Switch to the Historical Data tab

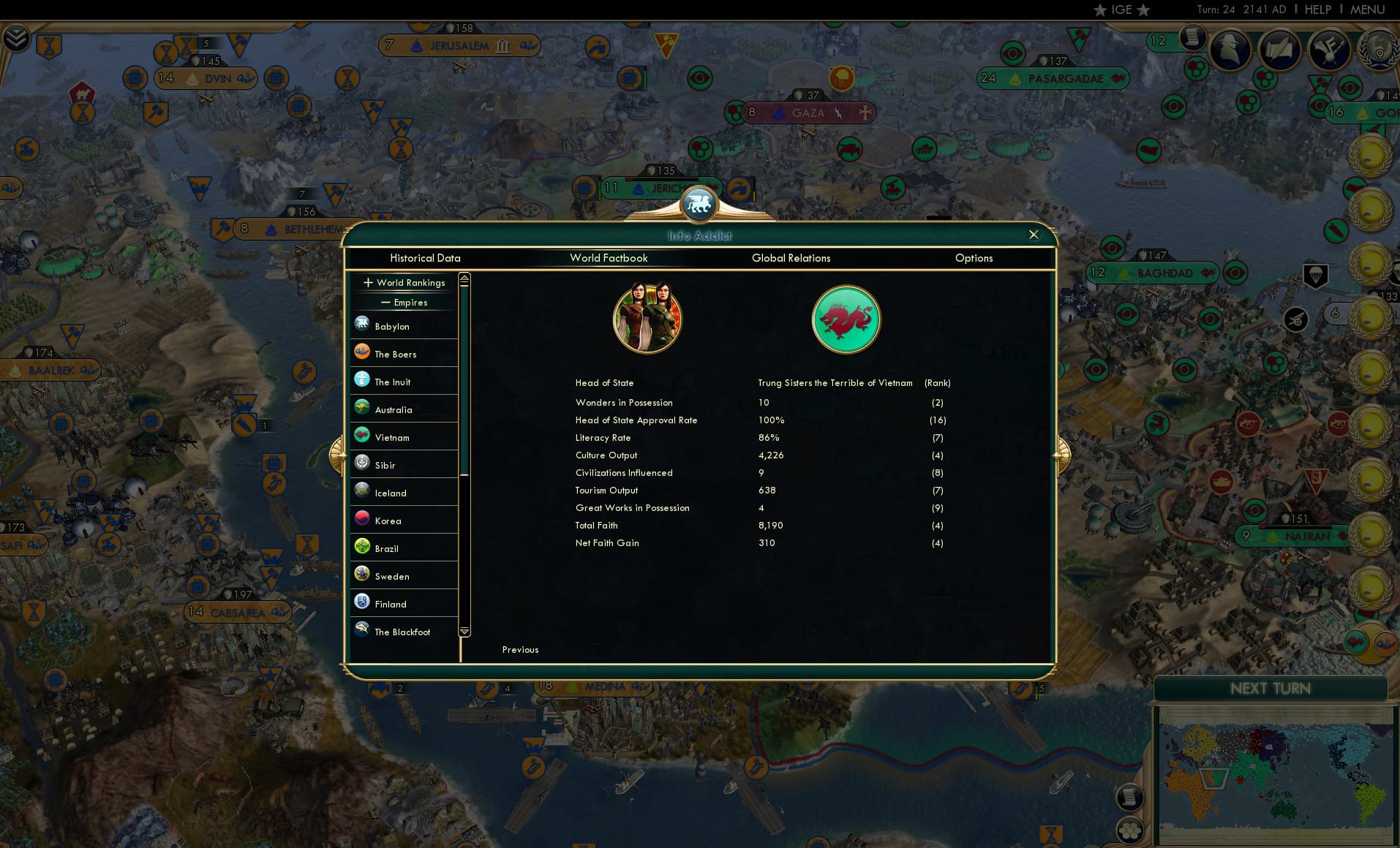click(x=426, y=258)
